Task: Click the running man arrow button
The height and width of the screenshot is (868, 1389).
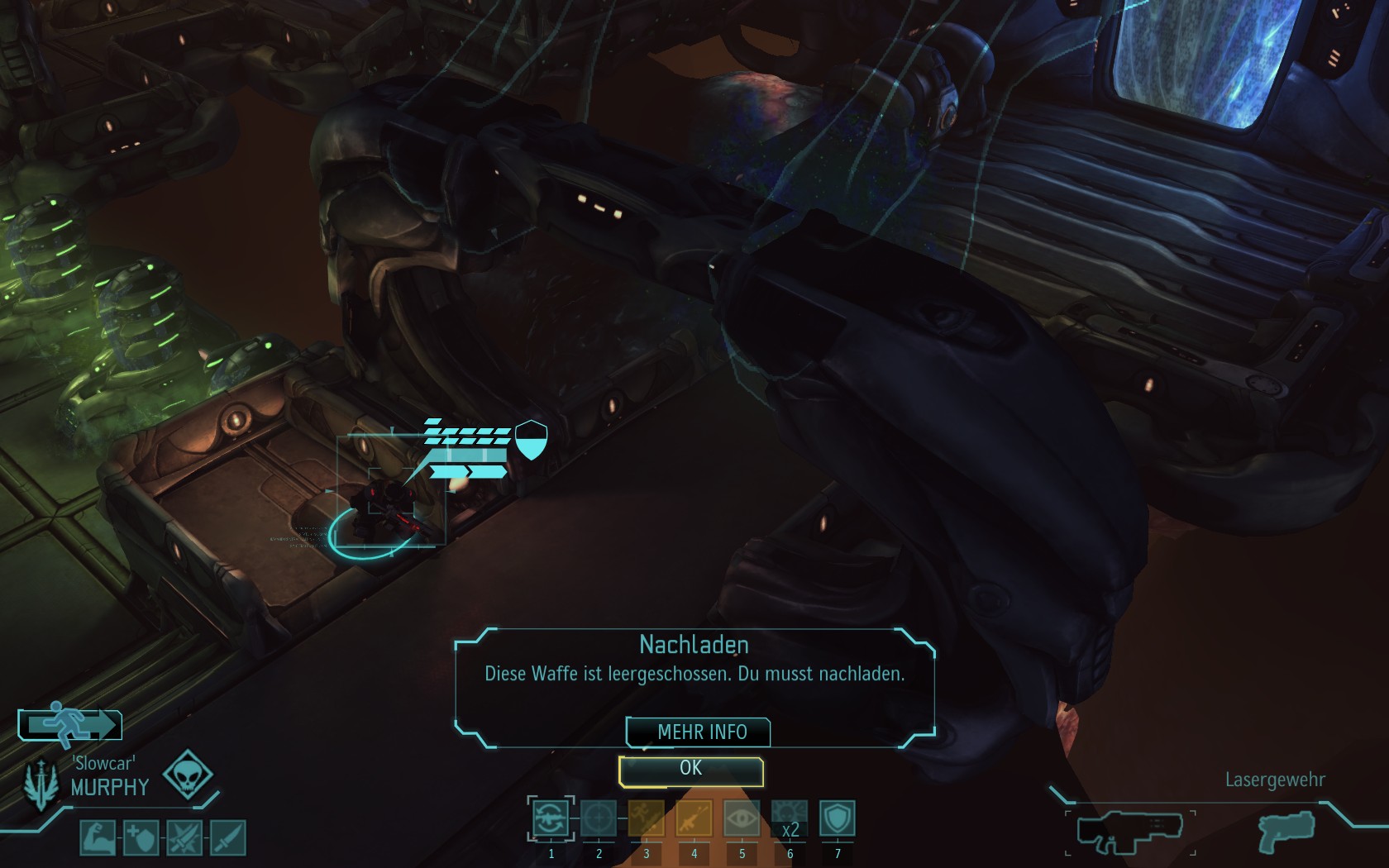Action: pyautogui.click(x=70, y=724)
